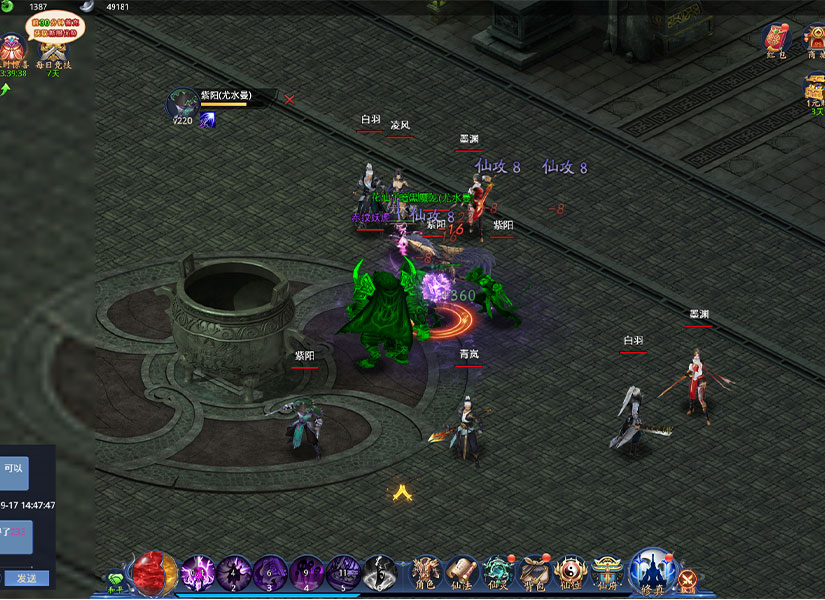Activate the 修真 cultivation orb

(652, 572)
